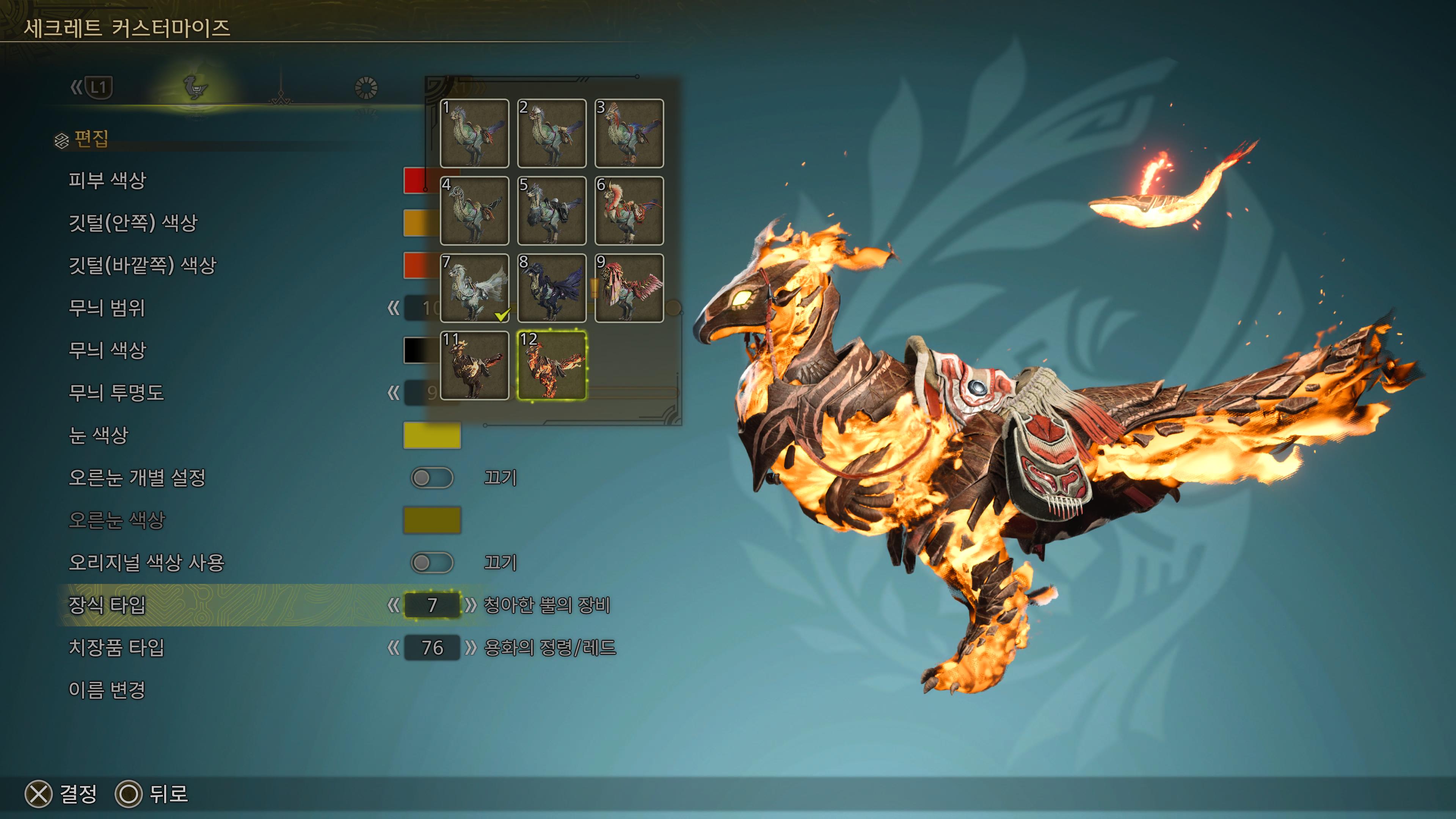The height and width of the screenshot is (819, 1456).
Task: Toggle 오른눈 개별 설정 switch
Action: point(432,478)
